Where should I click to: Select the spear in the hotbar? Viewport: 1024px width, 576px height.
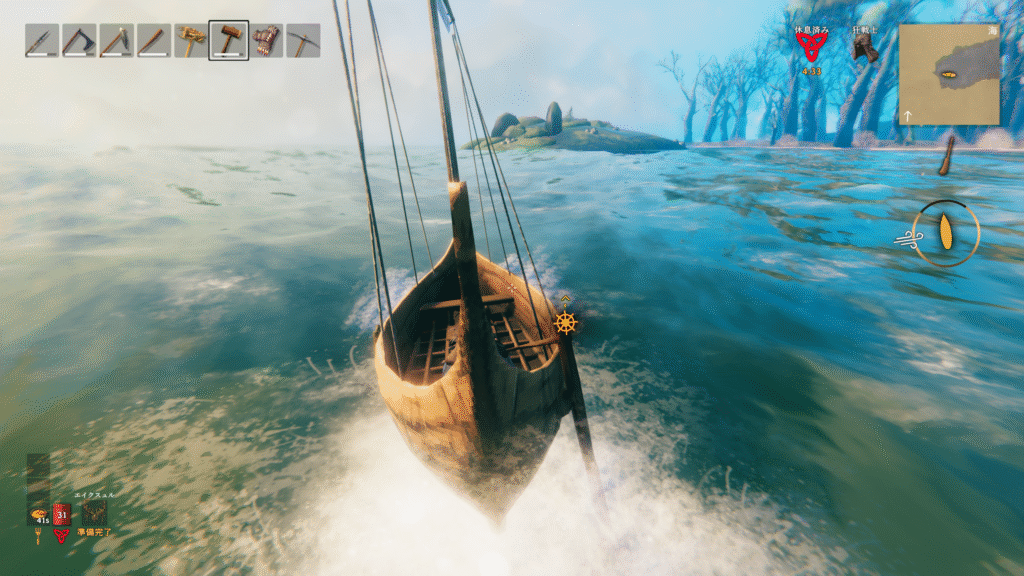coord(40,41)
